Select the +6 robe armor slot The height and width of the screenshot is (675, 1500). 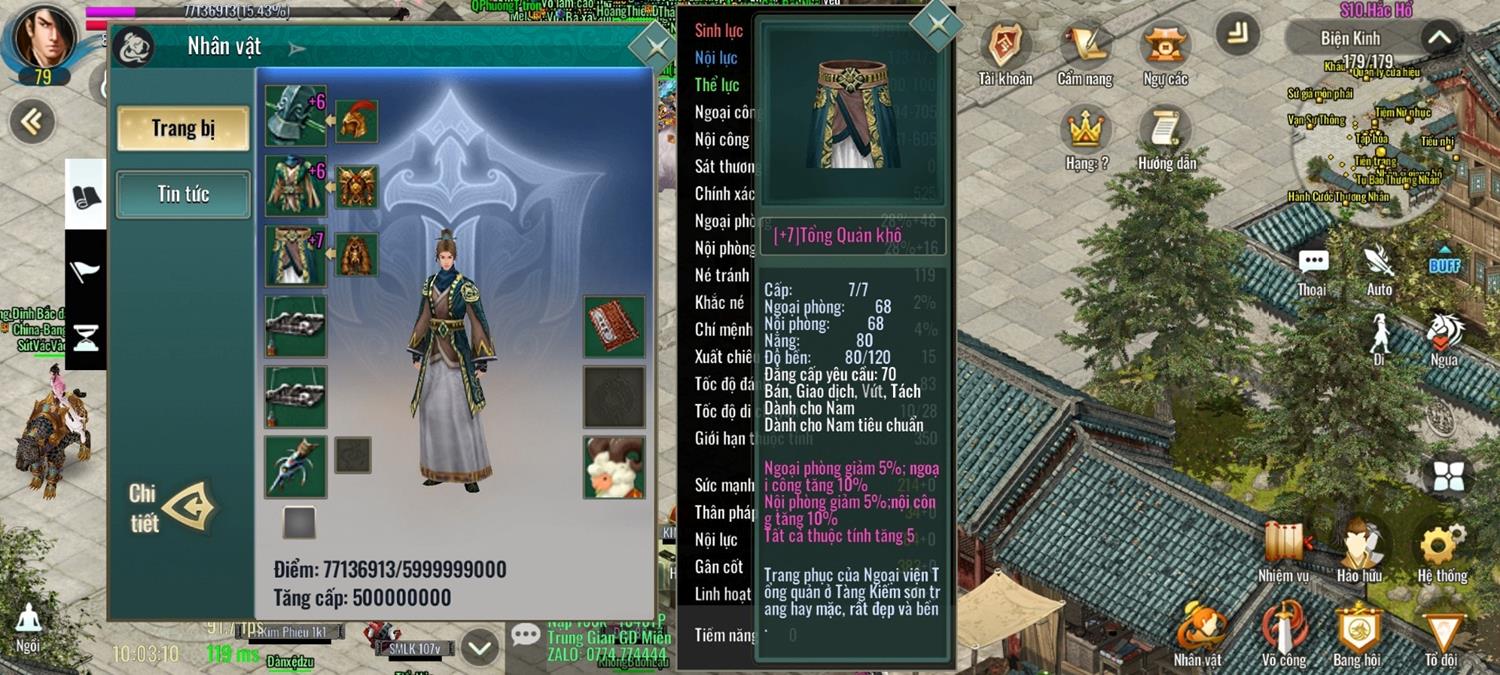pos(295,186)
